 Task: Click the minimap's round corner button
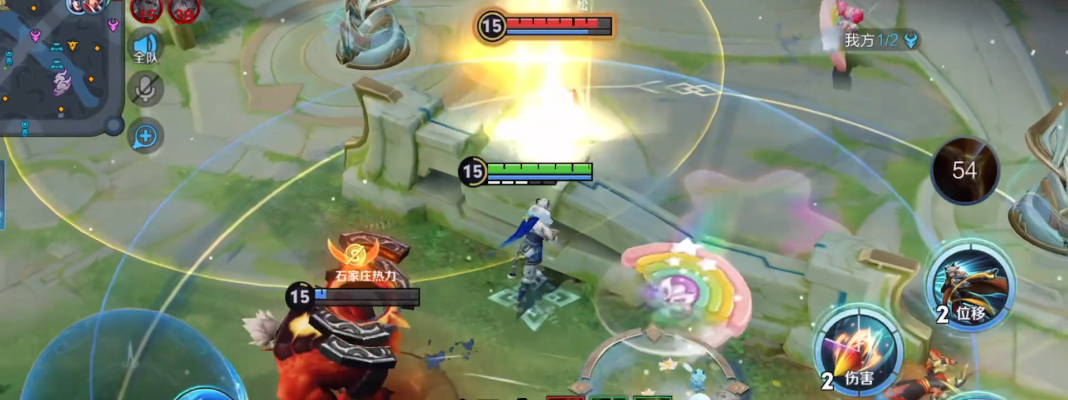[x=114, y=126]
